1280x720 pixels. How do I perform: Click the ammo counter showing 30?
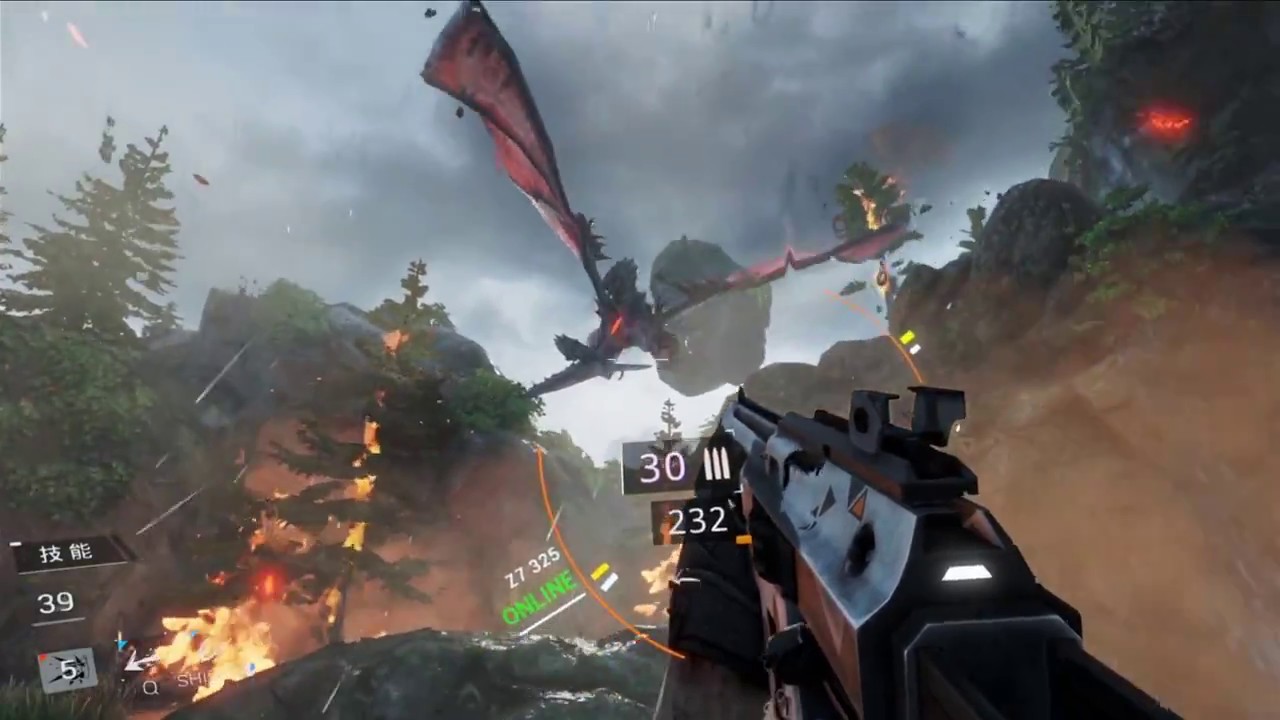(662, 465)
